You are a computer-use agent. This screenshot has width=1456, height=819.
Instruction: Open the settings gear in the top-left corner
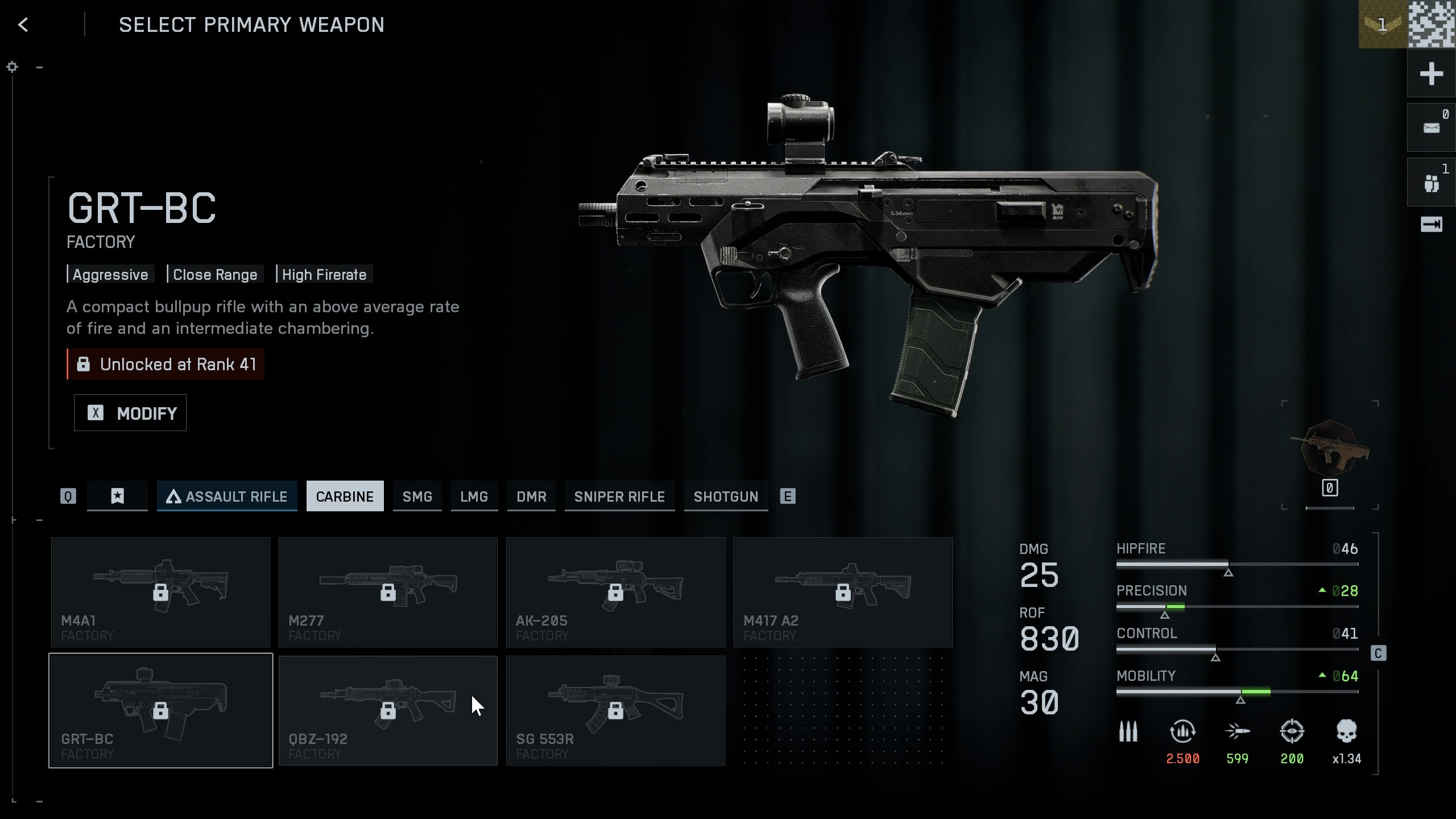tap(13, 67)
